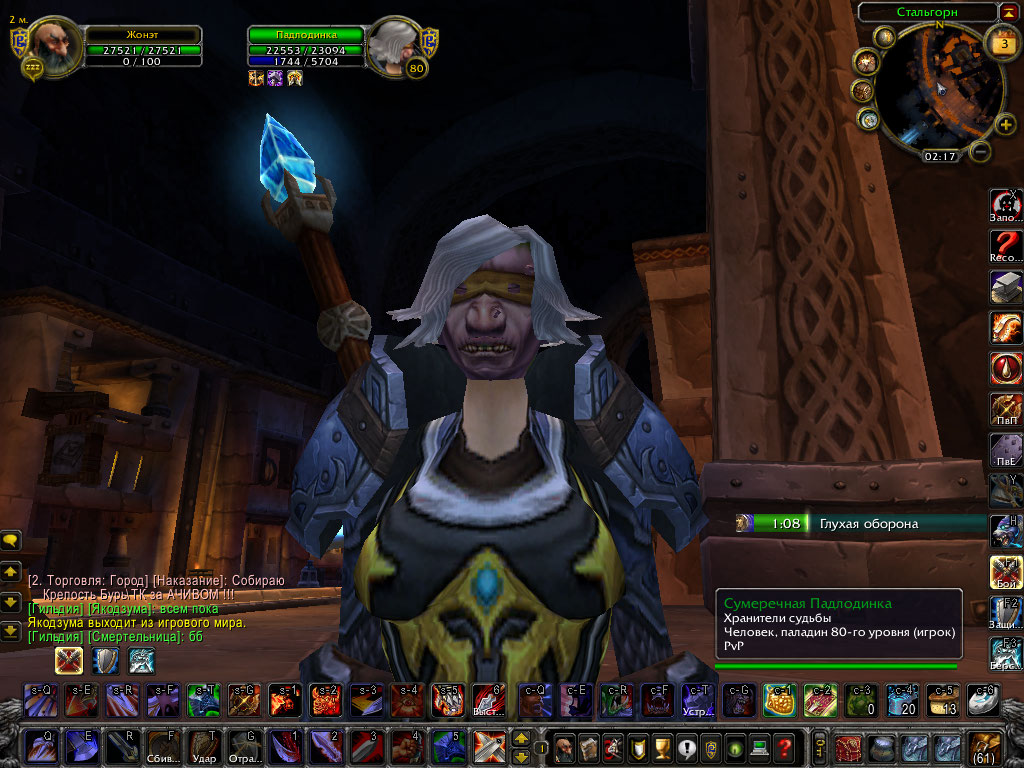Use the action bar item with 20 charges
1024x768 pixels.
(903, 699)
